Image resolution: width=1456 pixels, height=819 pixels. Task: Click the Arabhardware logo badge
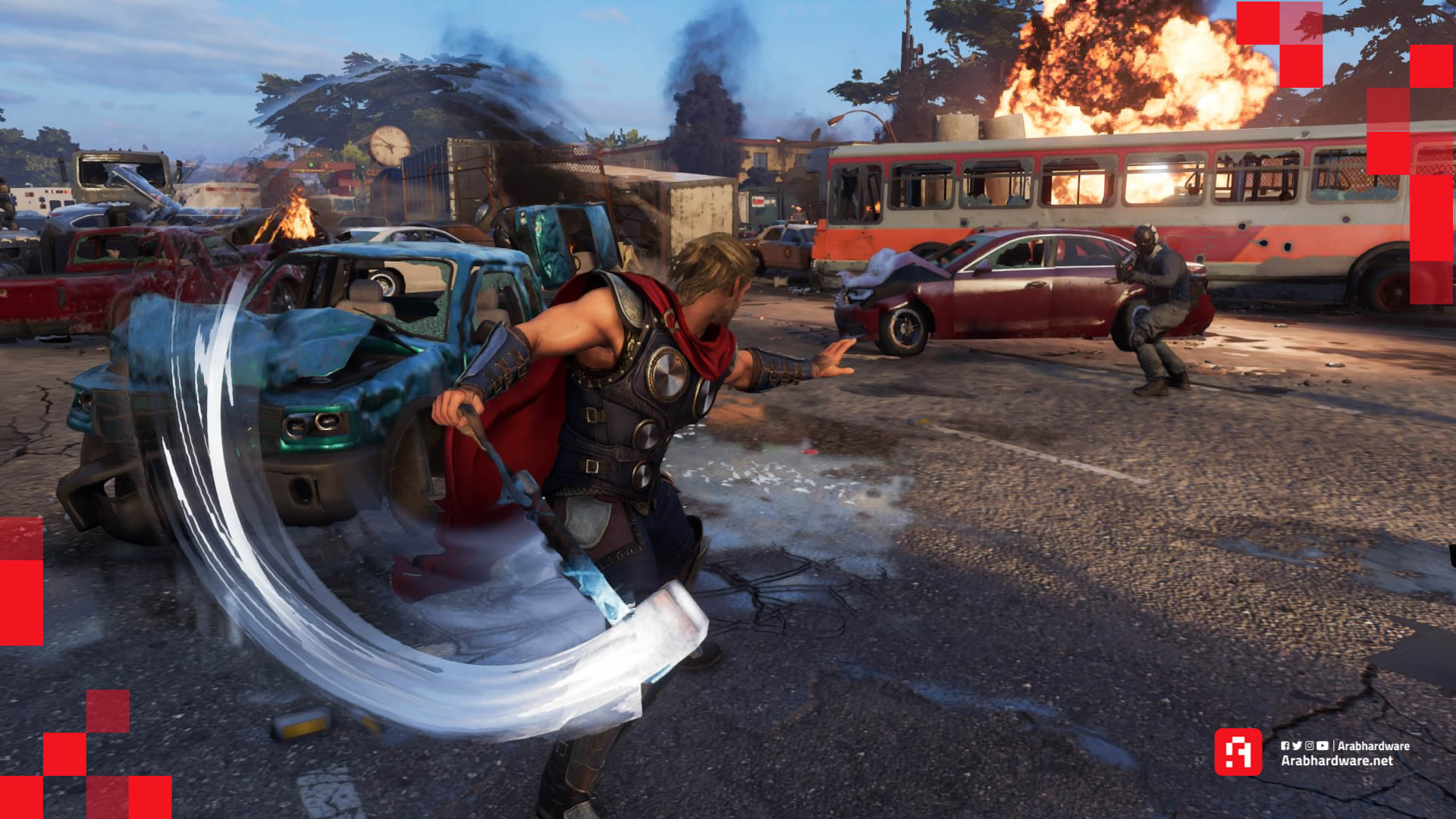pyautogui.click(x=1238, y=752)
